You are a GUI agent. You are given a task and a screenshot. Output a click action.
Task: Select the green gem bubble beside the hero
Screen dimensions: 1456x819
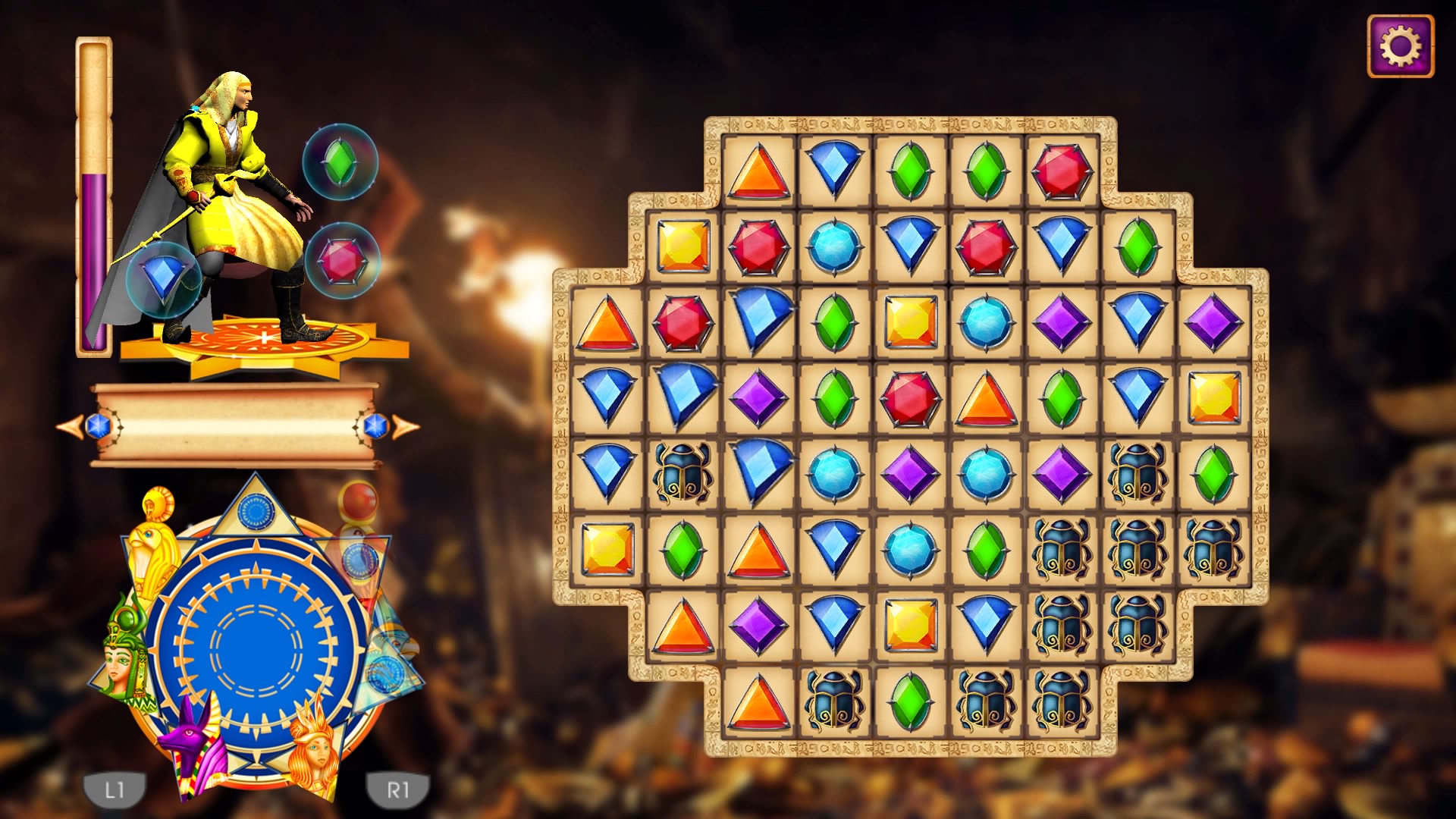pyautogui.click(x=340, y=161)
